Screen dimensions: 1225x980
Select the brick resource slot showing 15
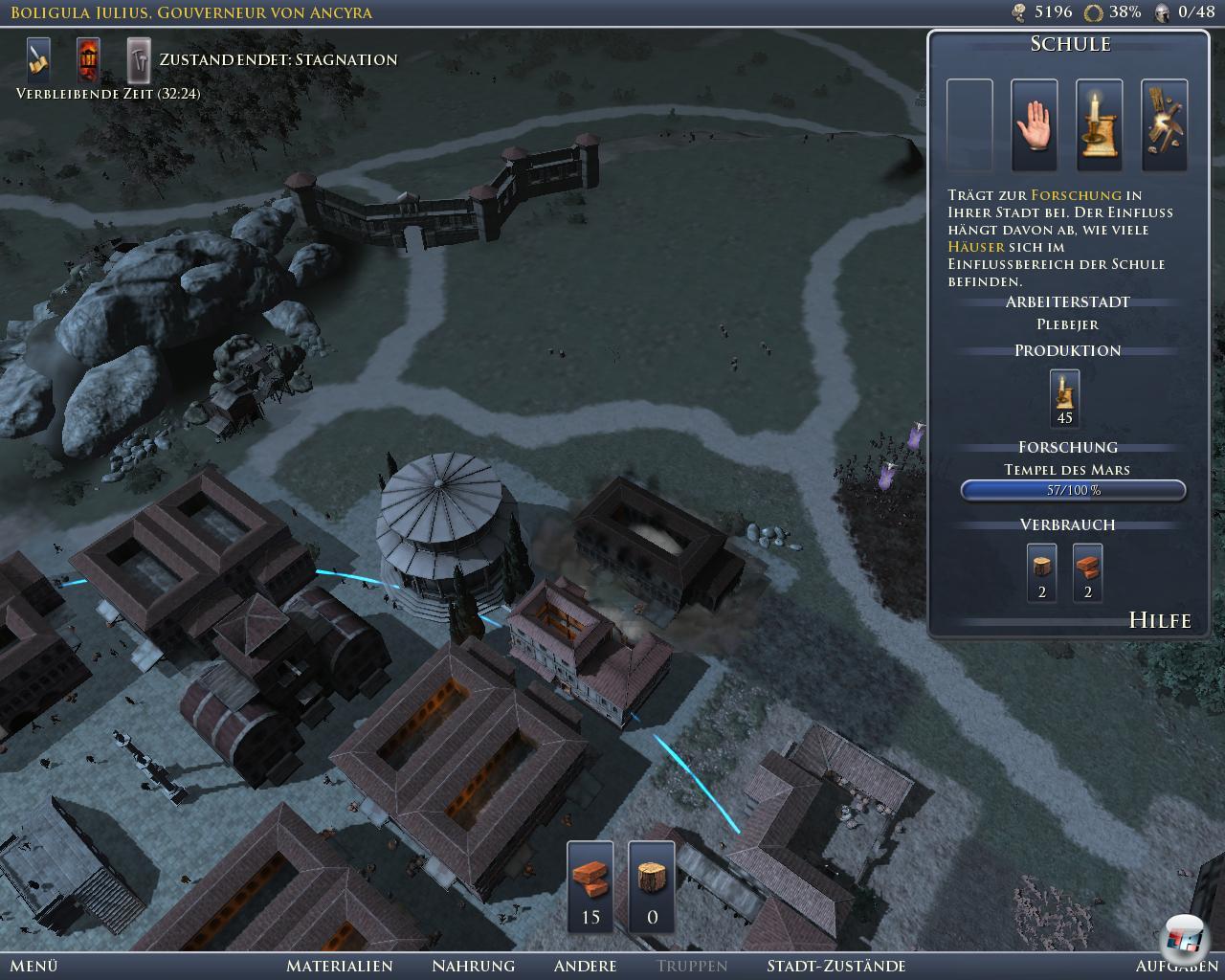[x=590, y=886]
